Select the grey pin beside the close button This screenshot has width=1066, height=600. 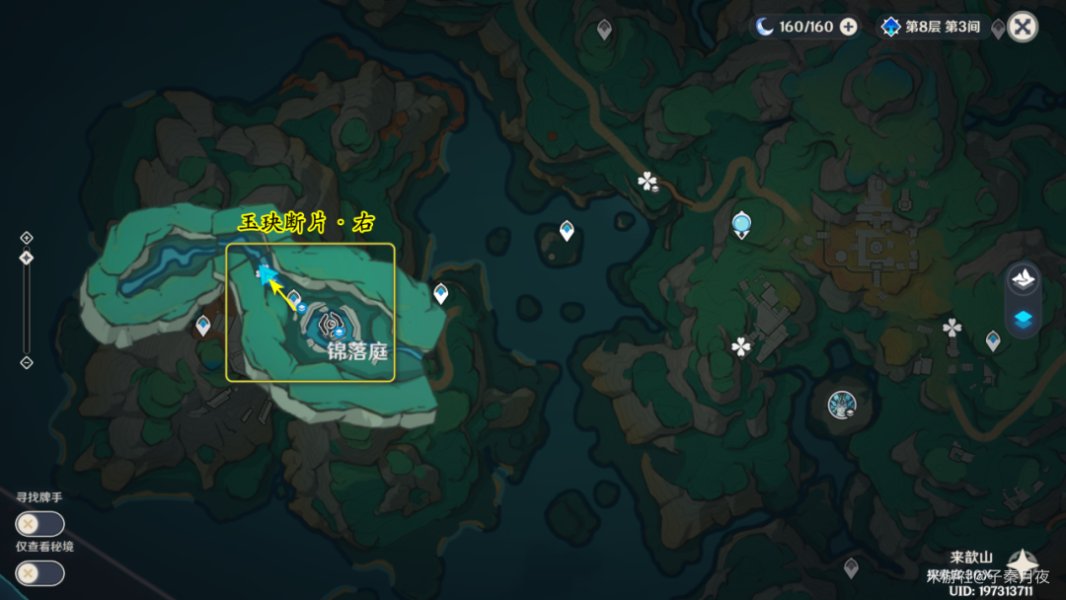pos(998,29)
